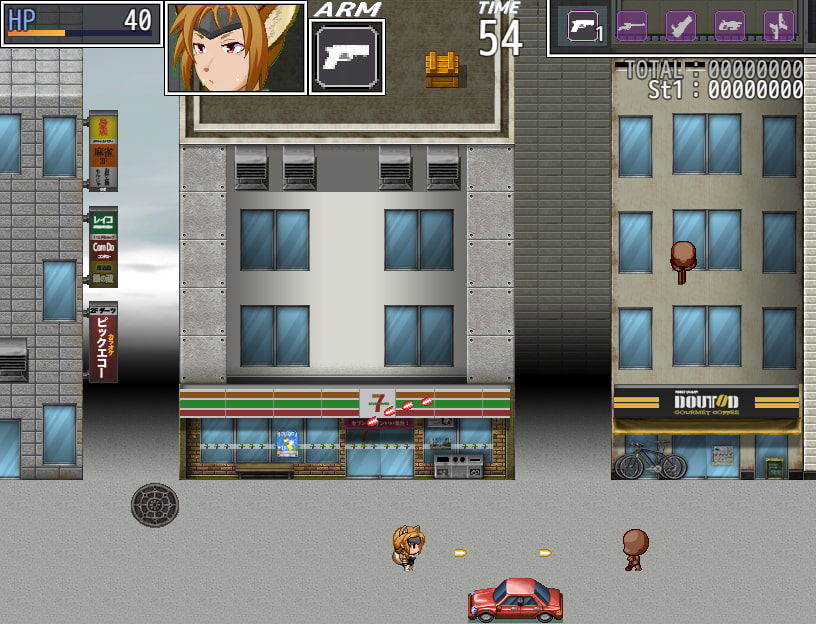Click the fox-eared character portrait
816x624 pixels.
pos(236,48)
